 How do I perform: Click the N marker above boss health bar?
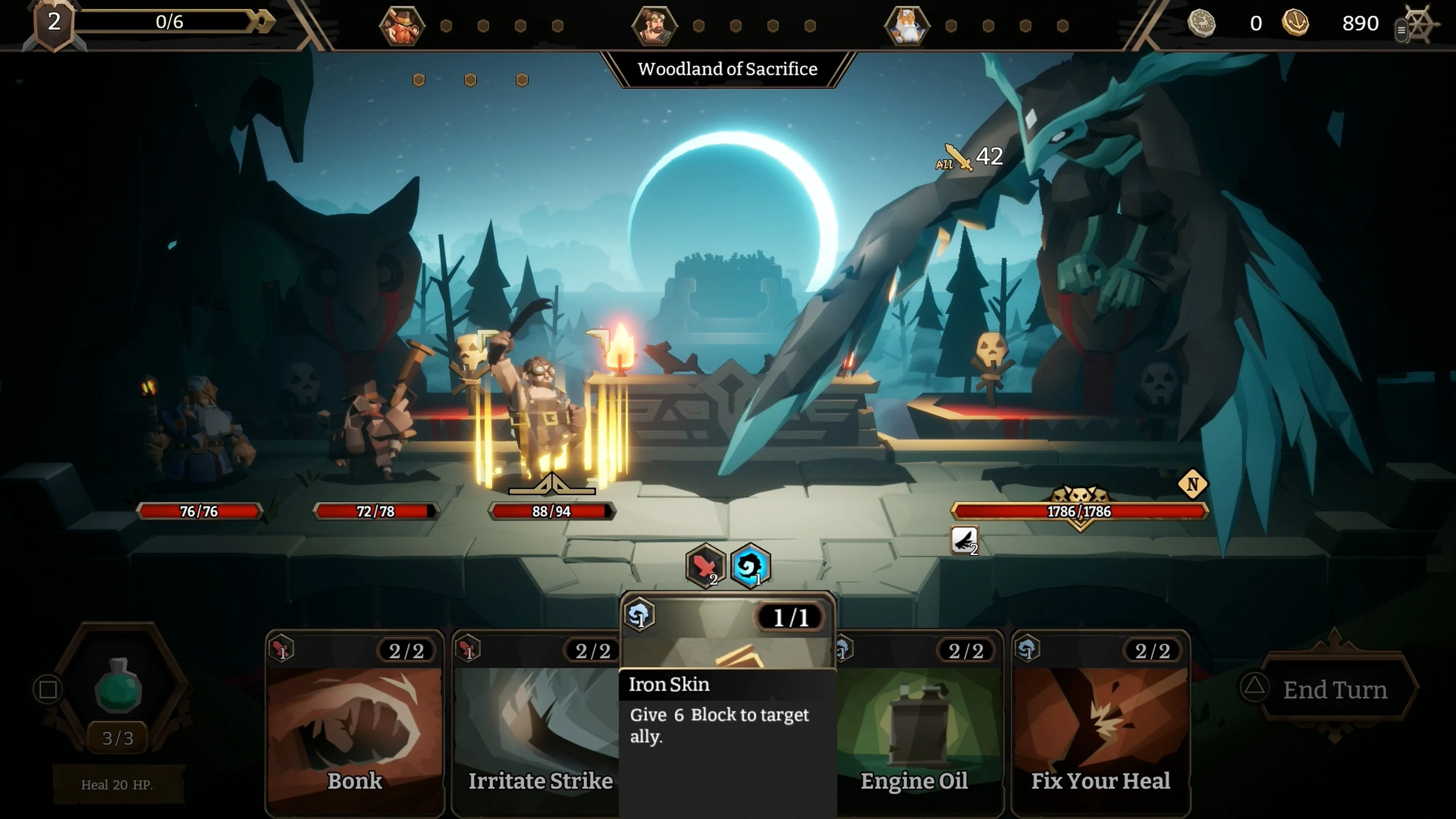click(x=1193, y=485)
